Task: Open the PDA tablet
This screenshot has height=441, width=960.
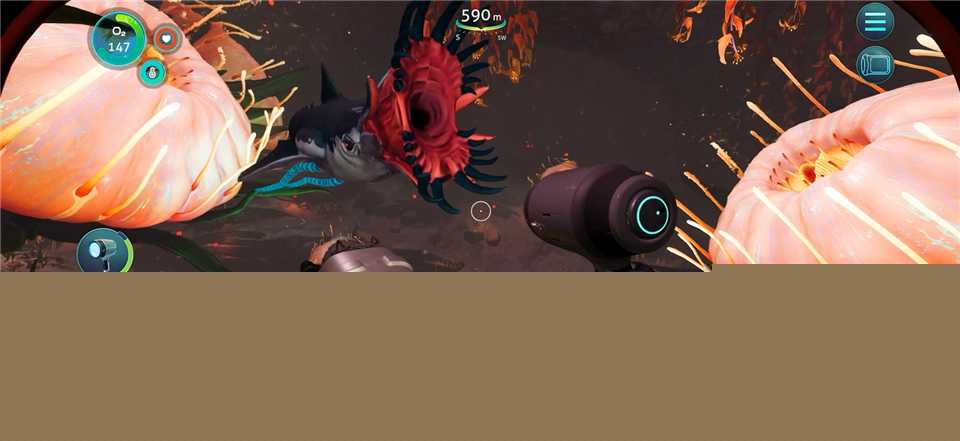Action: [x=875, y=64]
